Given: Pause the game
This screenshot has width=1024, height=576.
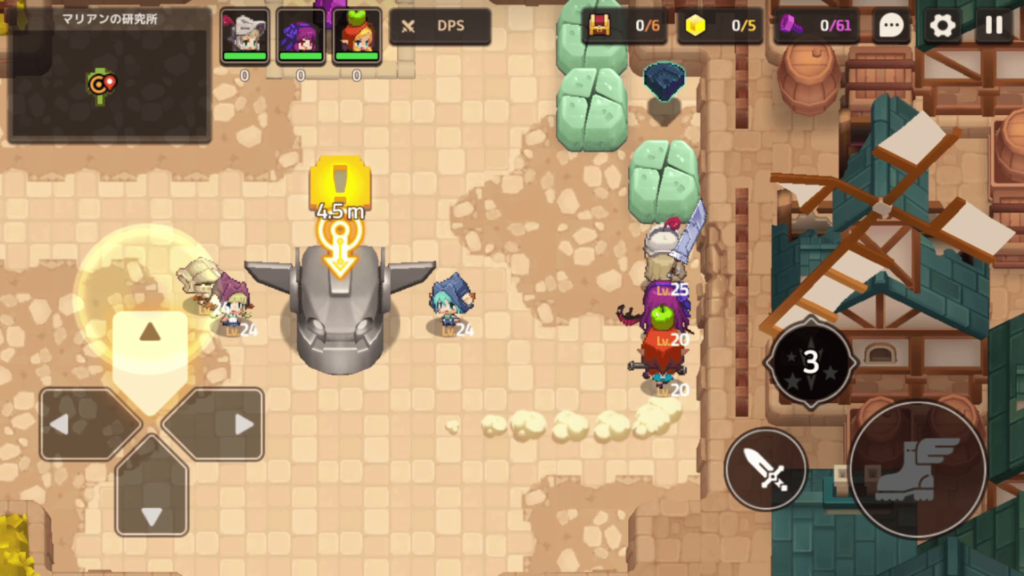Looking at the screenshot, I should (x=993, y=26).
